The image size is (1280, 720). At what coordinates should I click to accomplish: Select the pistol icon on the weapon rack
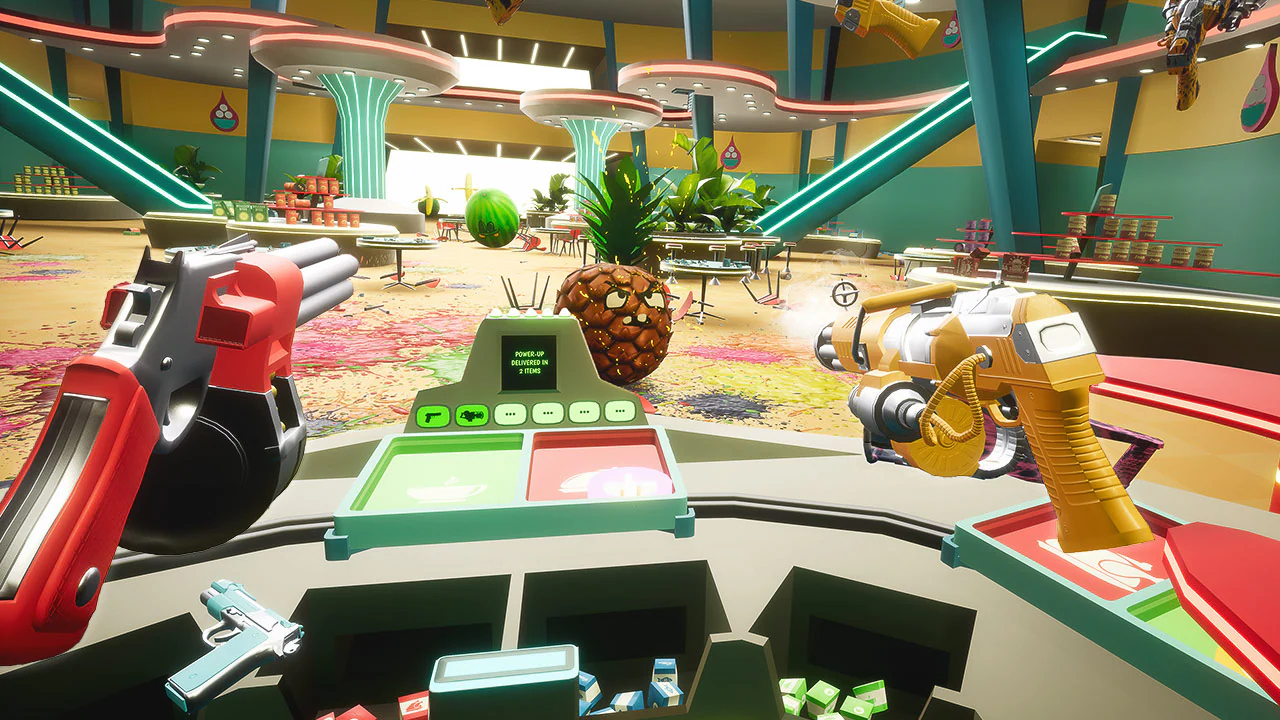432,415
